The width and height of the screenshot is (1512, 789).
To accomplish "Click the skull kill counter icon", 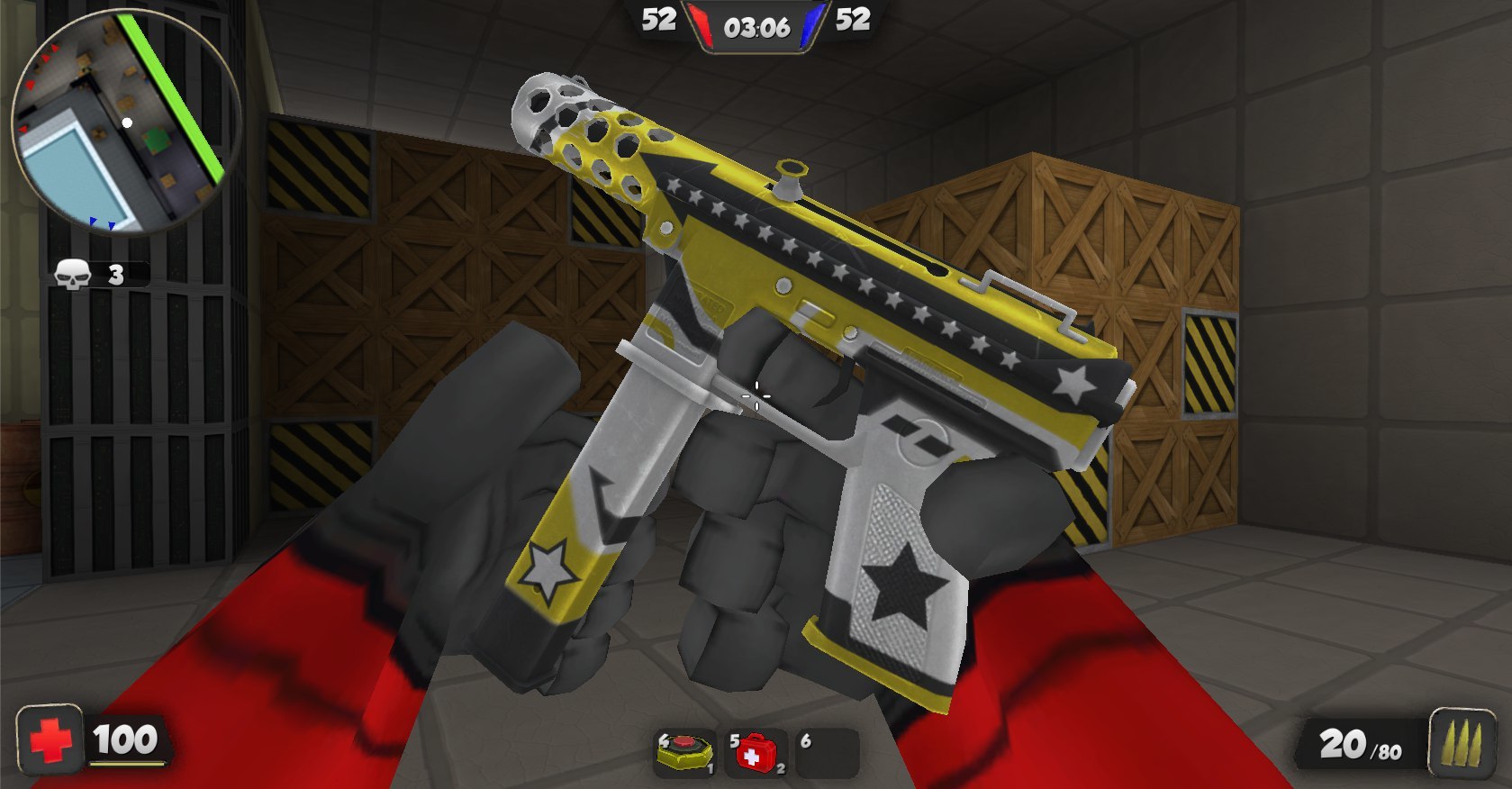I will tap(72, 274).
